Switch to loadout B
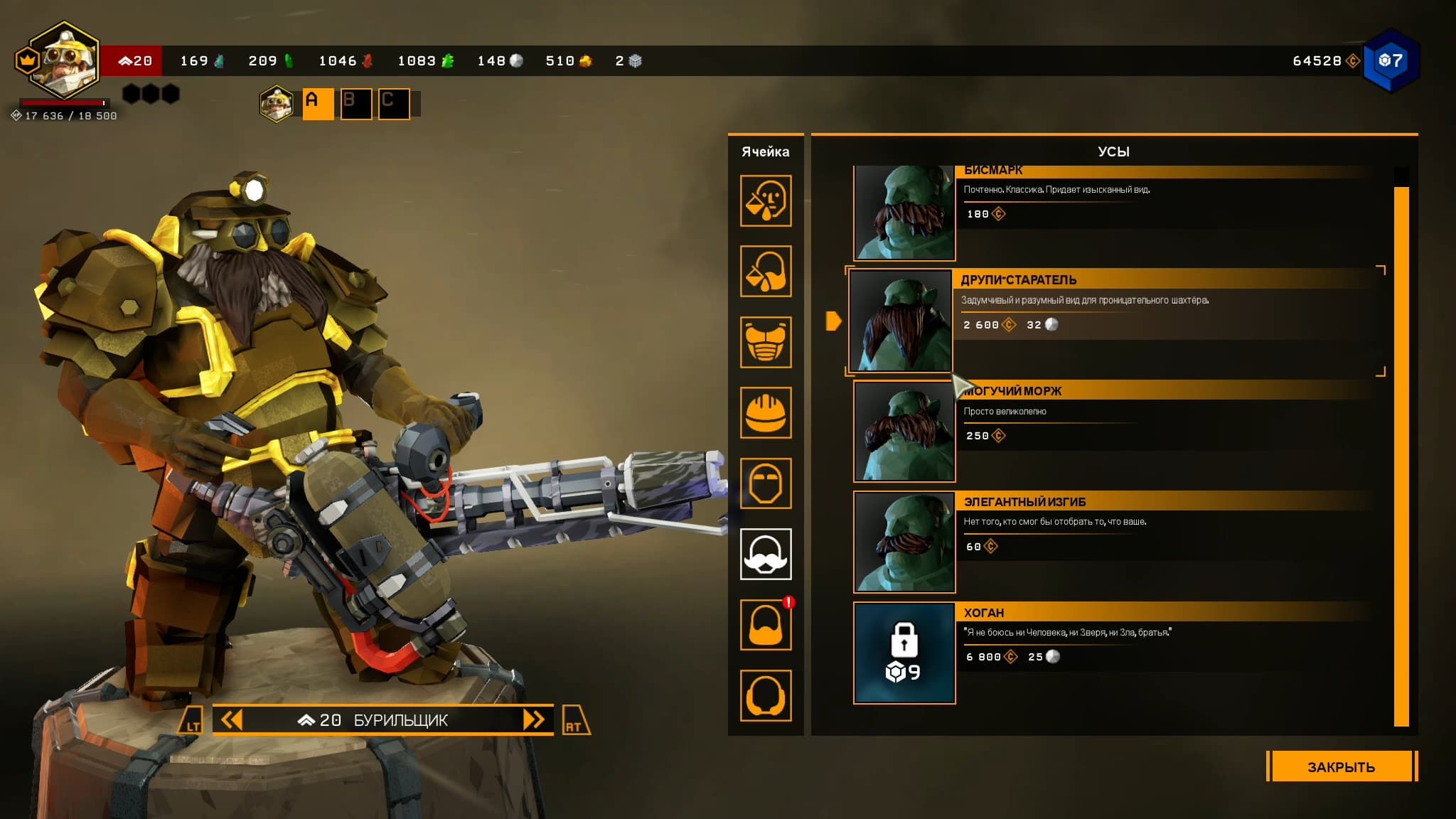The height and width of the screenshot is (819, 1456). tap(355, 104)
